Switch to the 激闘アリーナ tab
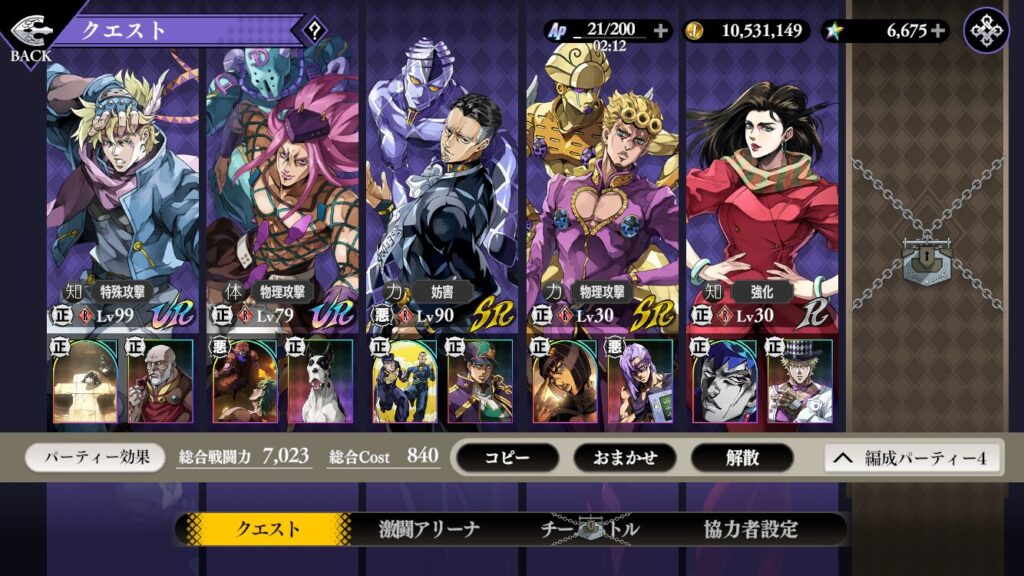1024x576 pixels. (429, 529)
